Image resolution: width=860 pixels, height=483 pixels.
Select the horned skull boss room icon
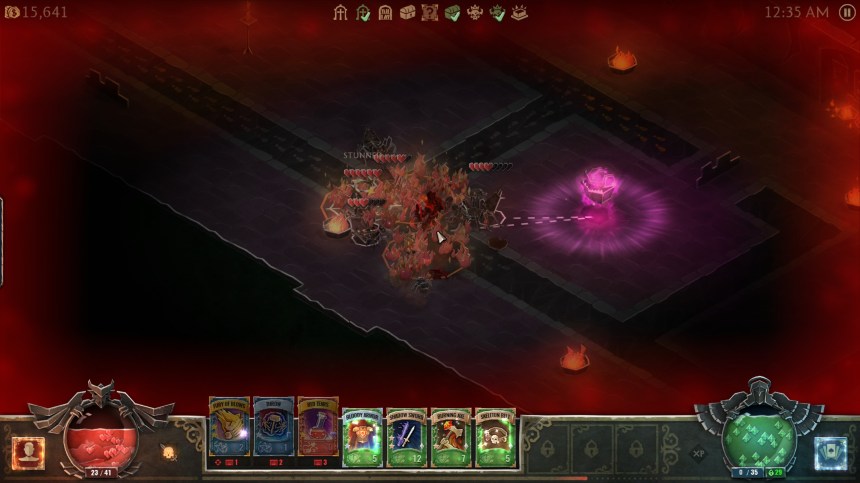[x=475, y=12]
